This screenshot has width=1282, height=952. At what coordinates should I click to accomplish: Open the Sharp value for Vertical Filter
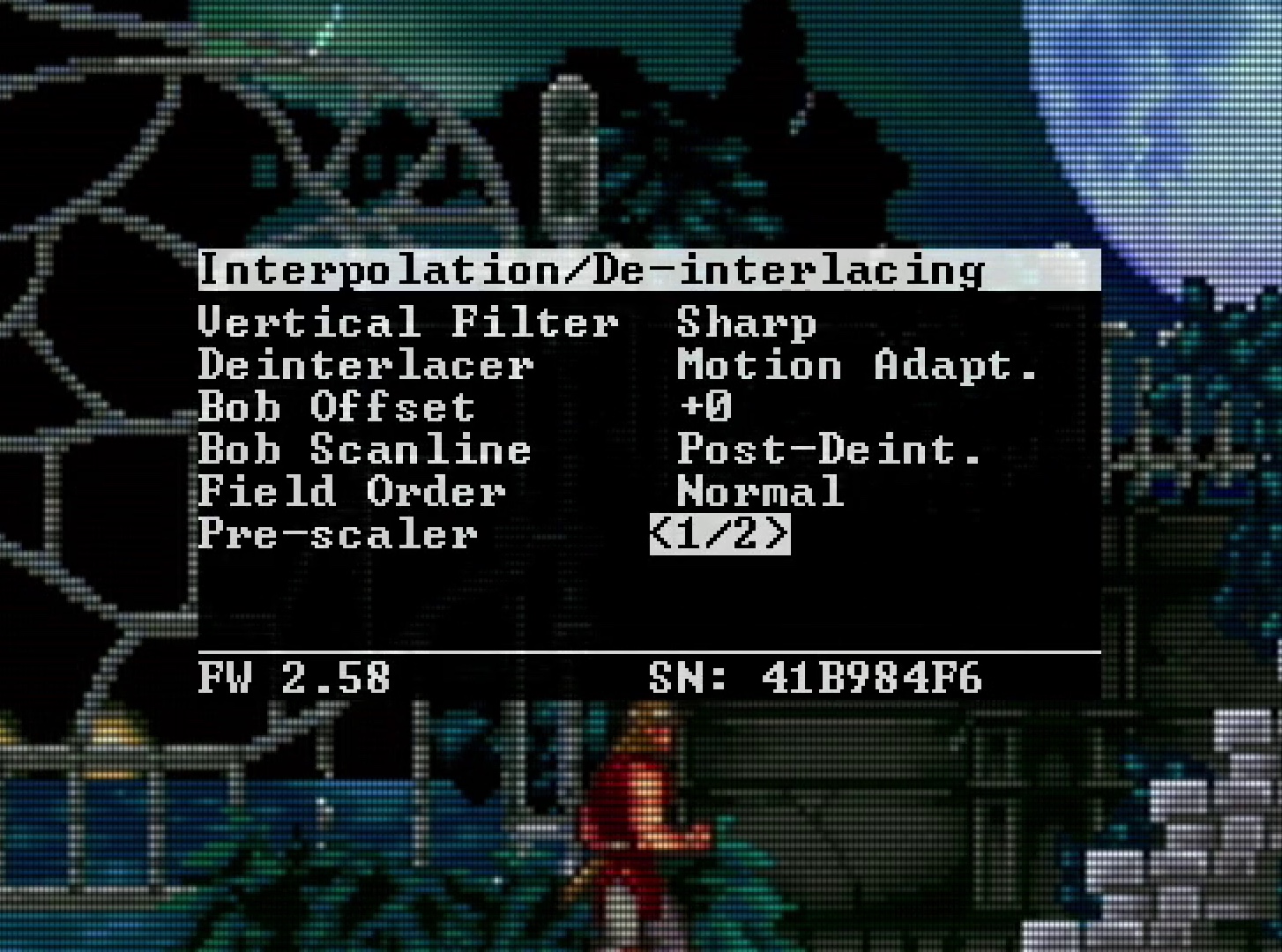tap(746, 322)
